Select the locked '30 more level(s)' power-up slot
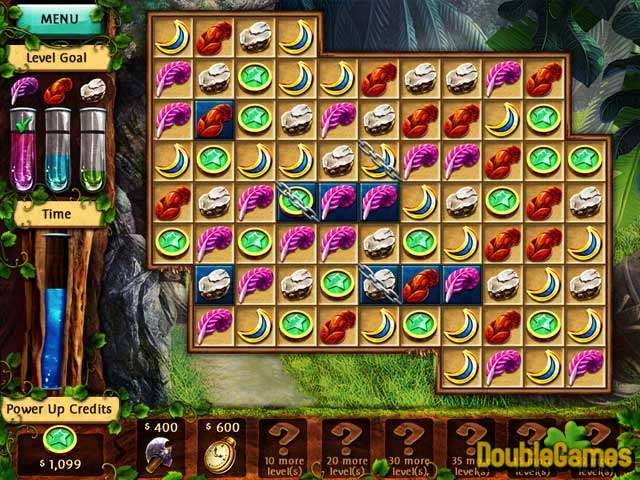Viewport: 640px width, 480px height. [409, 447]
